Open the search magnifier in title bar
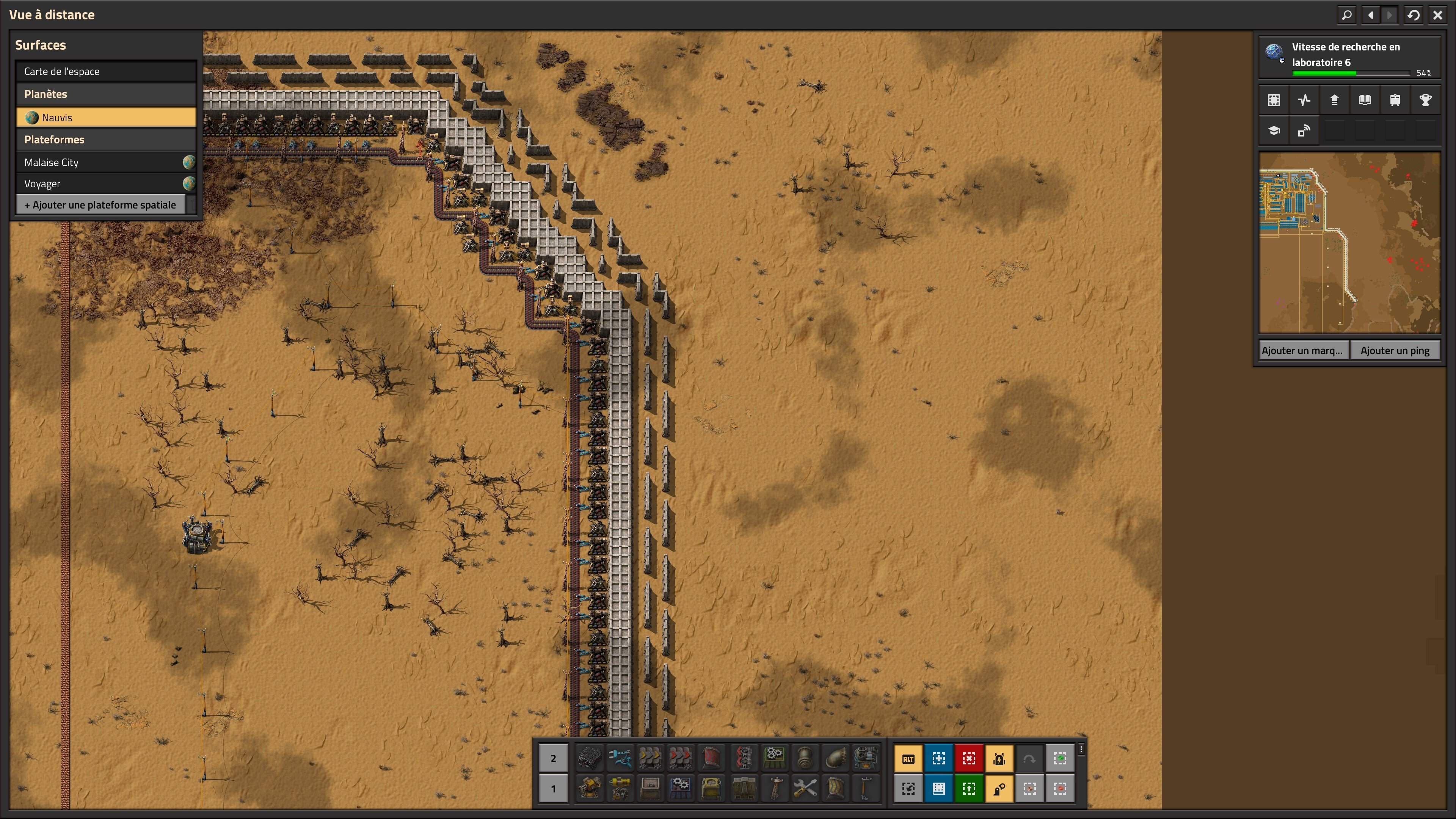The image size is (1456, 819). [1347, 15]
